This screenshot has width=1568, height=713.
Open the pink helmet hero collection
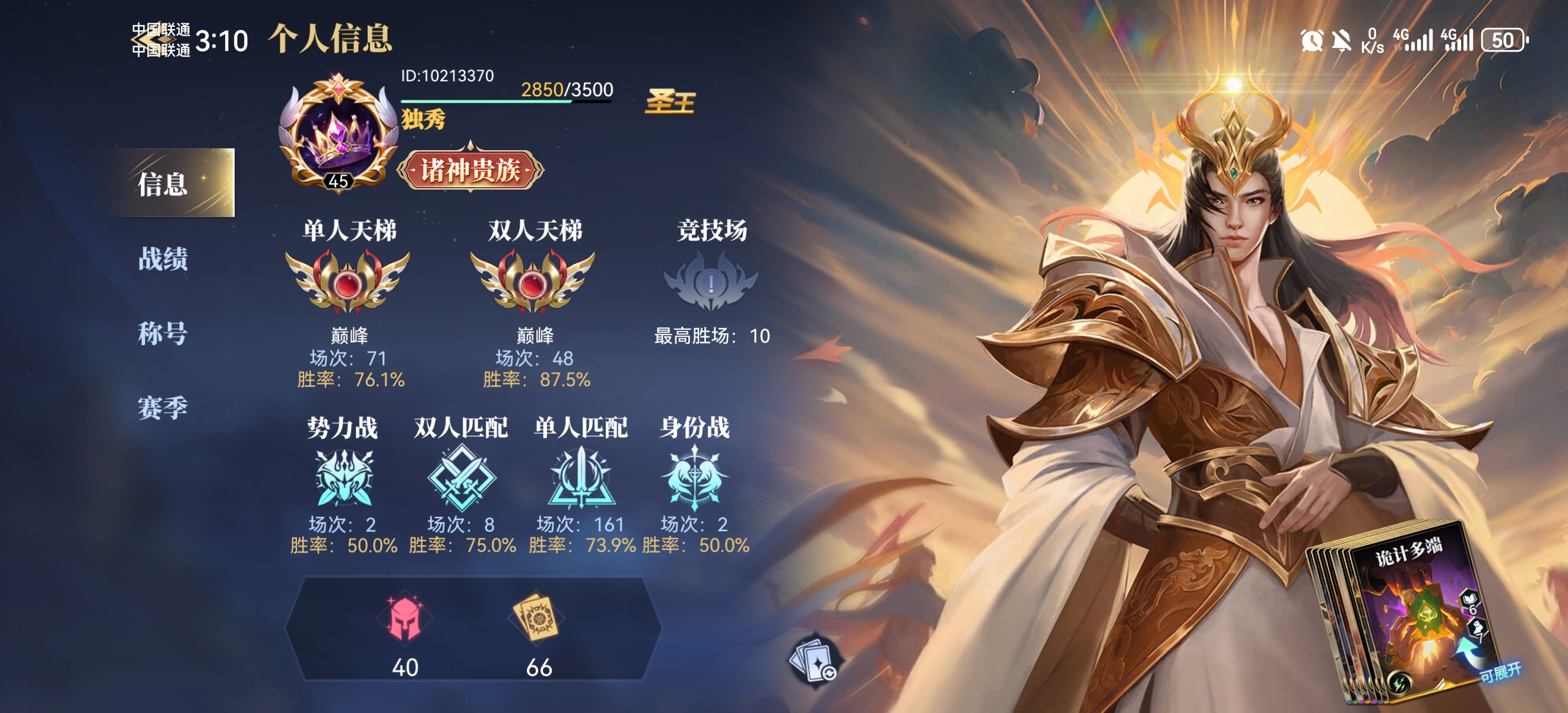tap(405, 619)
